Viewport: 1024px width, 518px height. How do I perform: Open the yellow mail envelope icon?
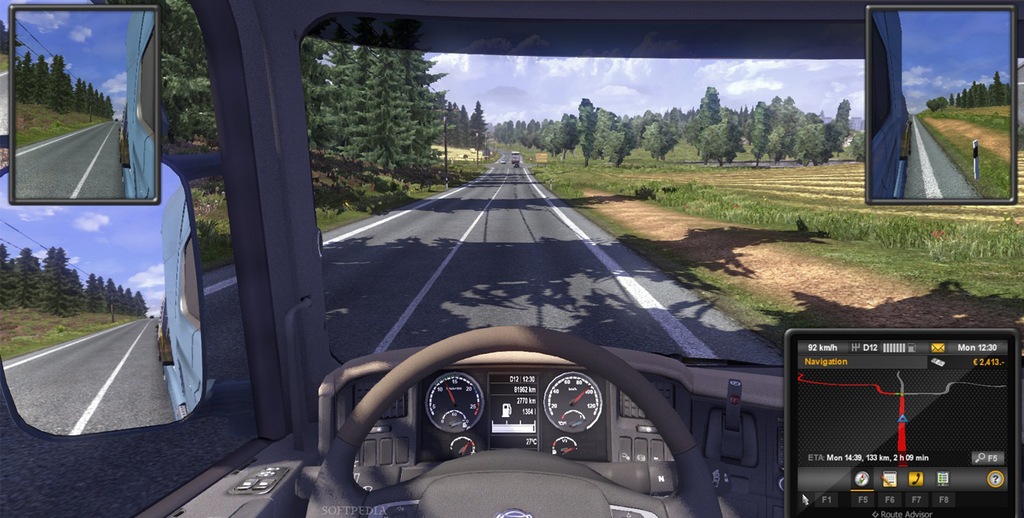(937, 346)
